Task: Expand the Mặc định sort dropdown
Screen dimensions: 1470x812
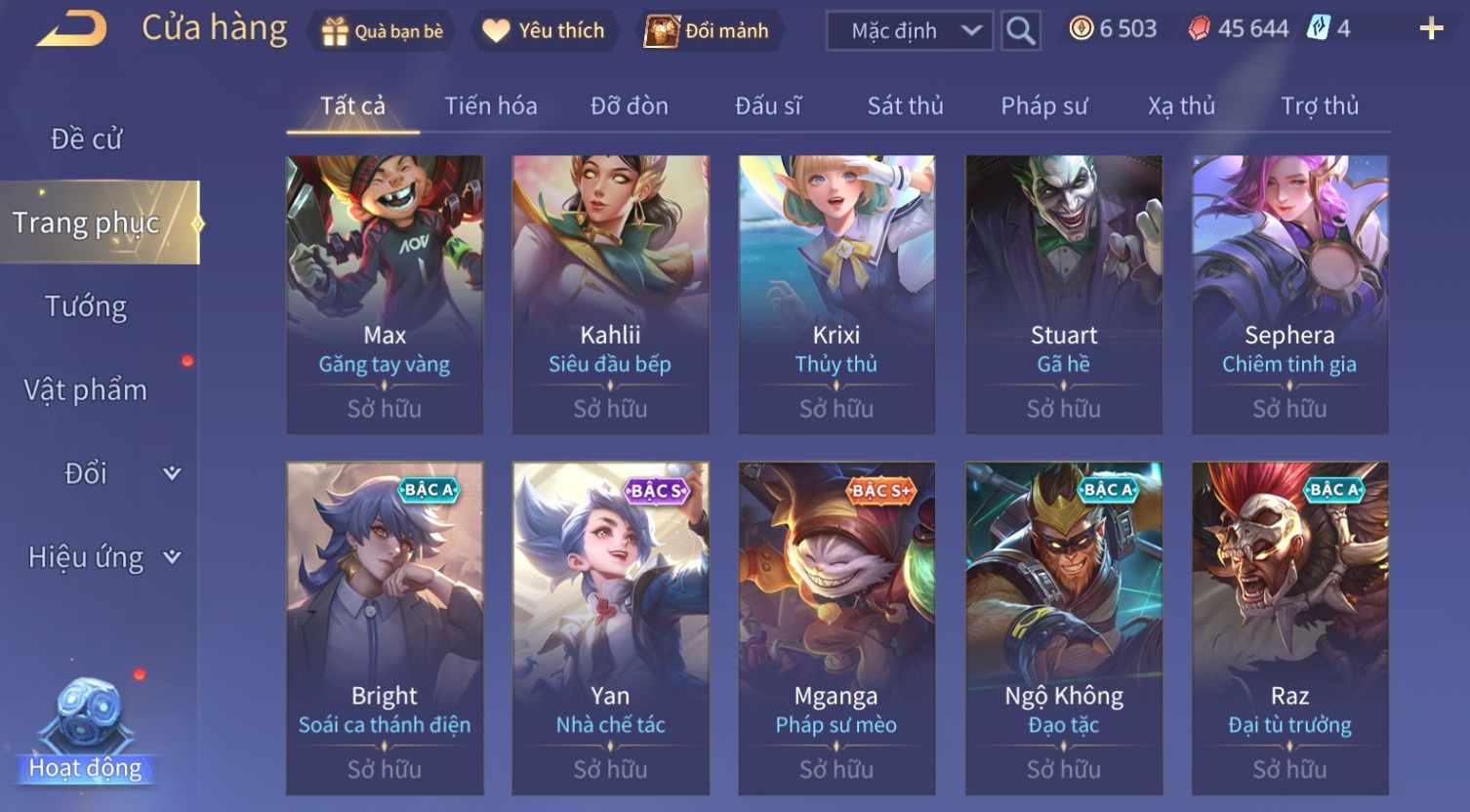Action: click(909, 31)
